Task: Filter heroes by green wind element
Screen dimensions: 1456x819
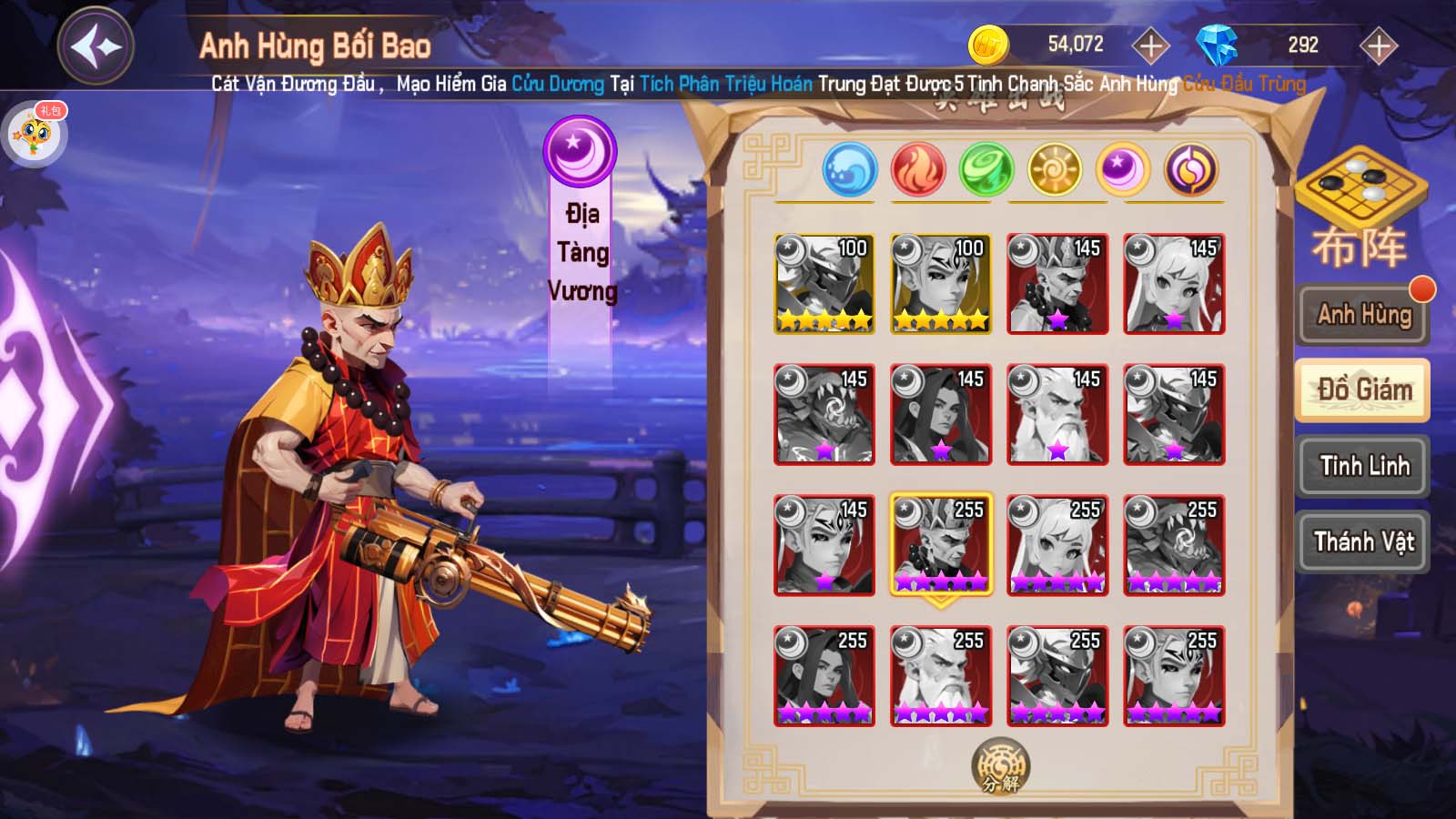Action: coord(986,170)
